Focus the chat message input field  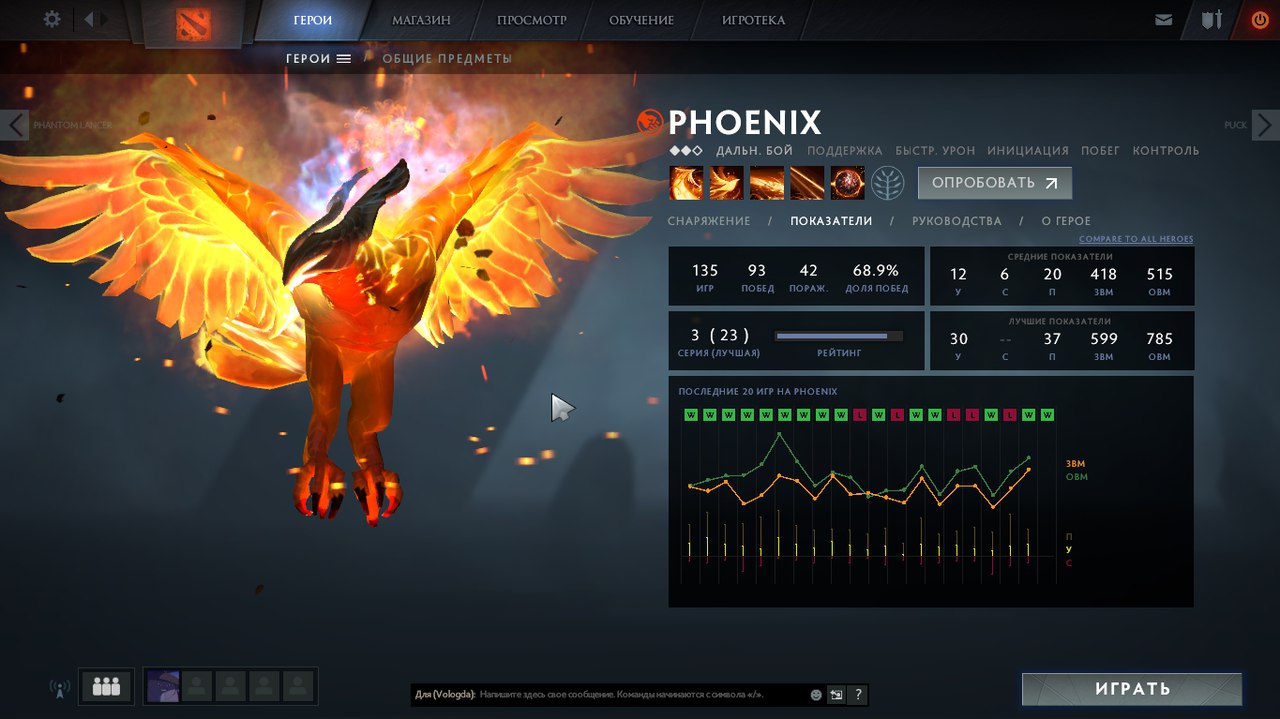pos(640,694)
